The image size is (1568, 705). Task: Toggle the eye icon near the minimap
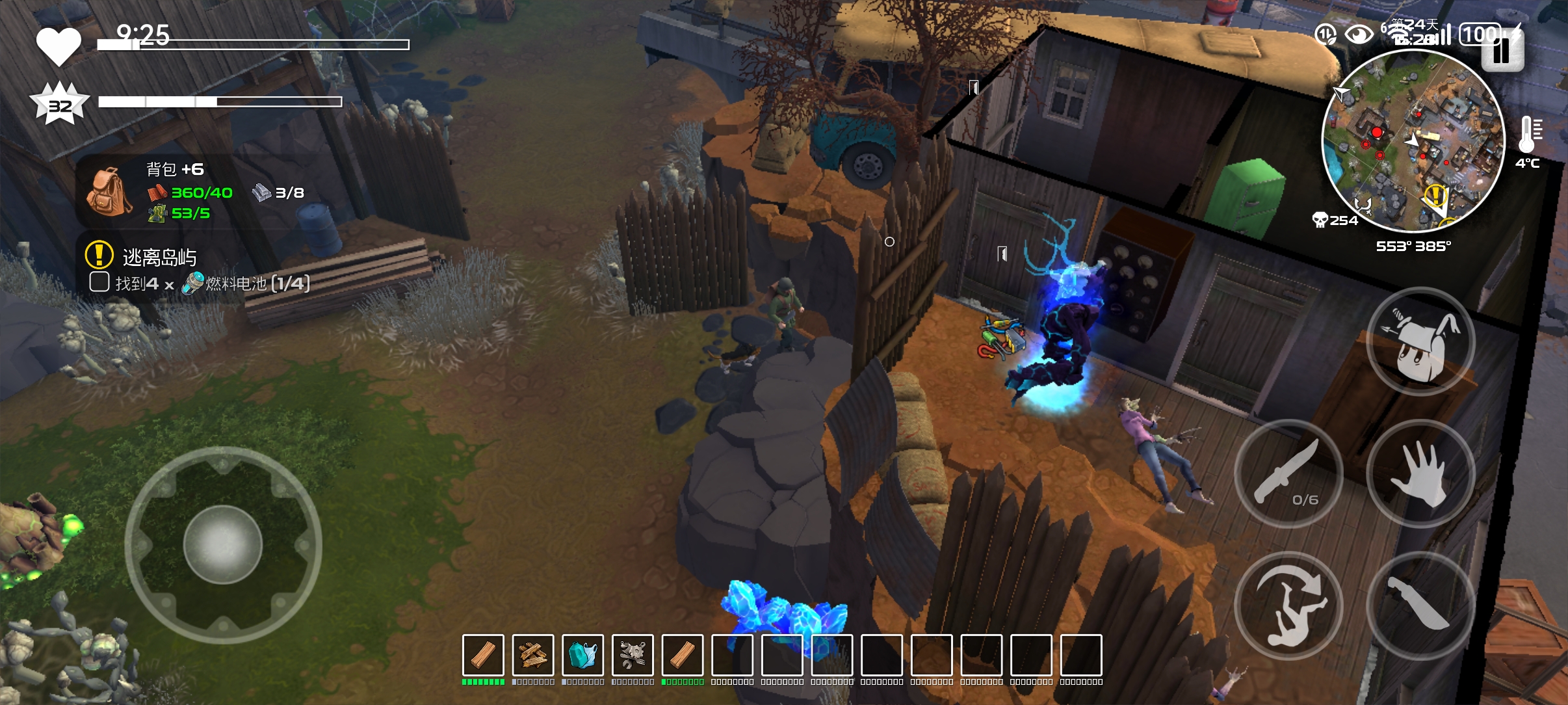[x=1359, y=34]
